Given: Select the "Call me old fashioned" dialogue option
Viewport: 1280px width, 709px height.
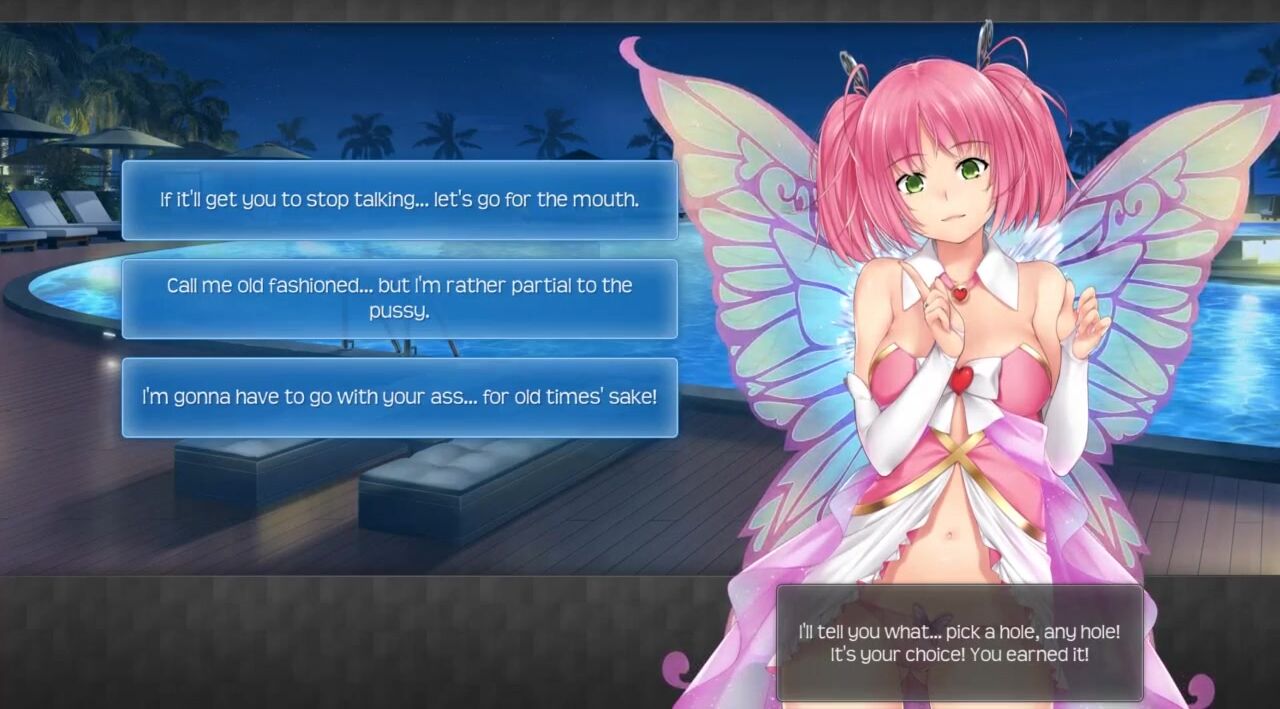Looking at the screenshot, I should click(399, 298).
